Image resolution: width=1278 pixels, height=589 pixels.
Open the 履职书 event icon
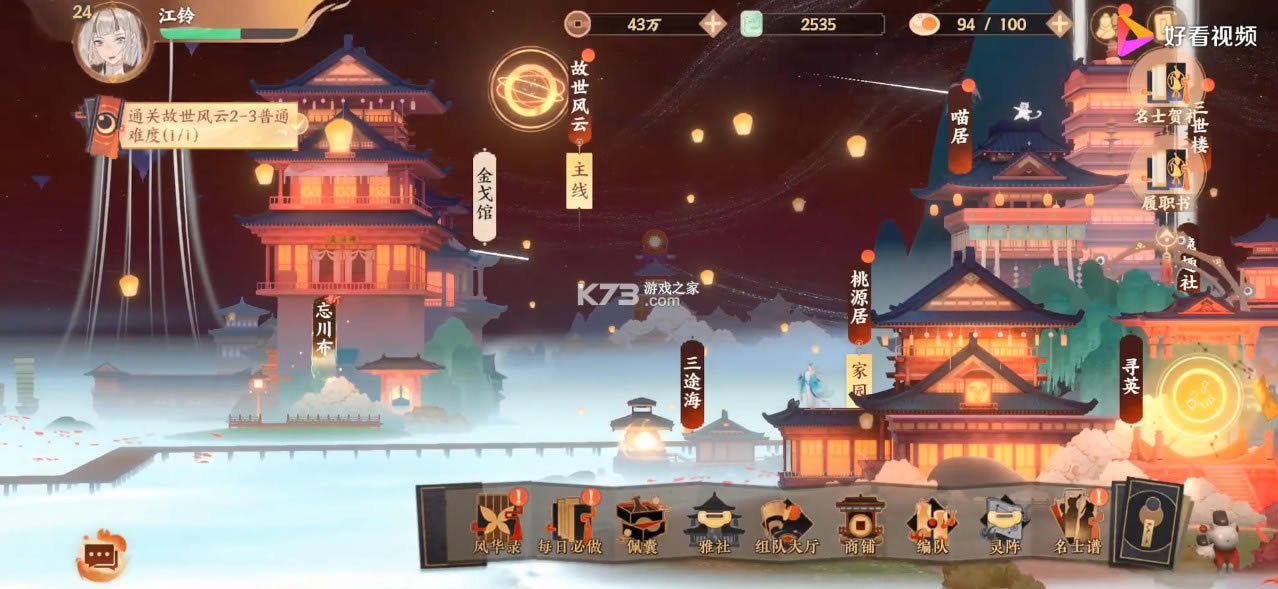pos(1165,173)
